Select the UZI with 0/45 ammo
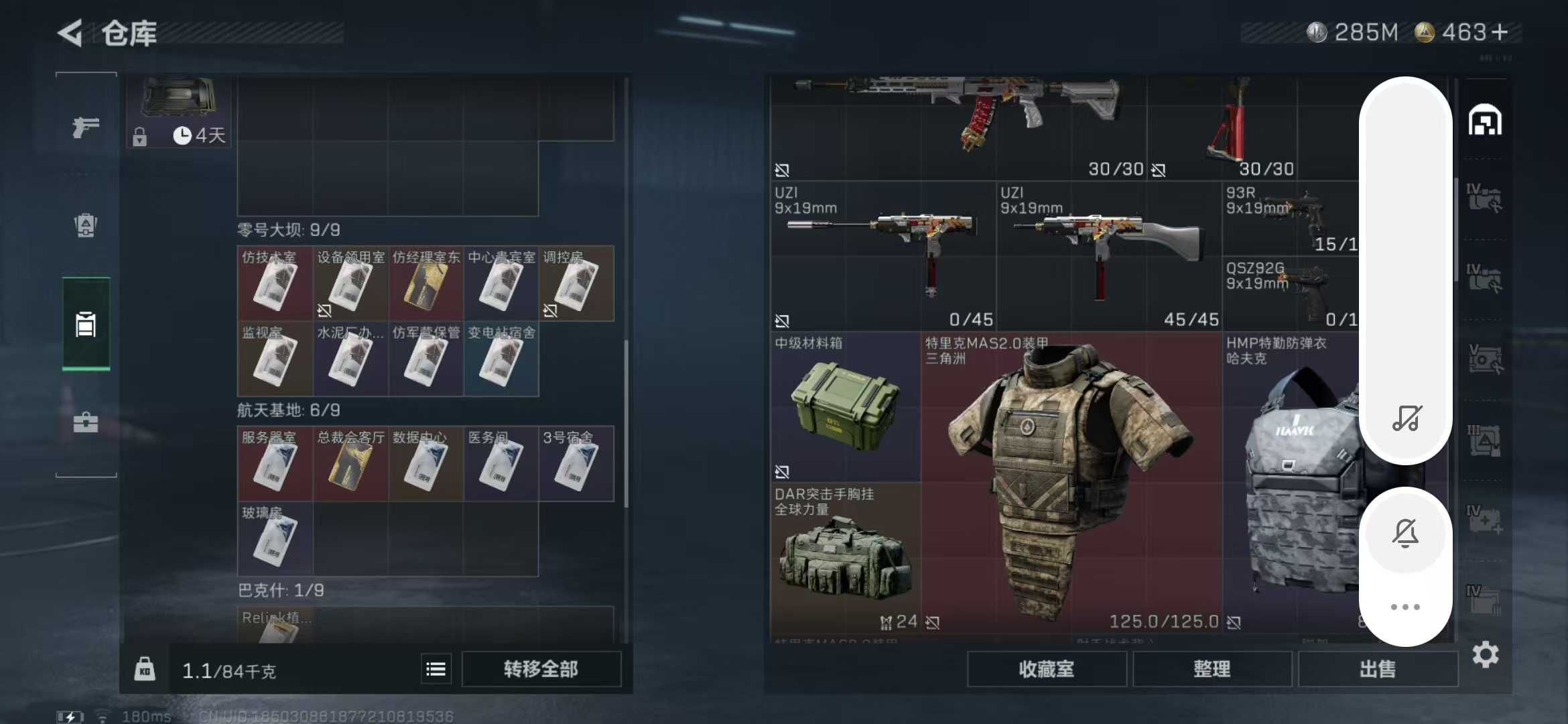This screenshot has width=1568, height=724. click(x=883, y=256)
